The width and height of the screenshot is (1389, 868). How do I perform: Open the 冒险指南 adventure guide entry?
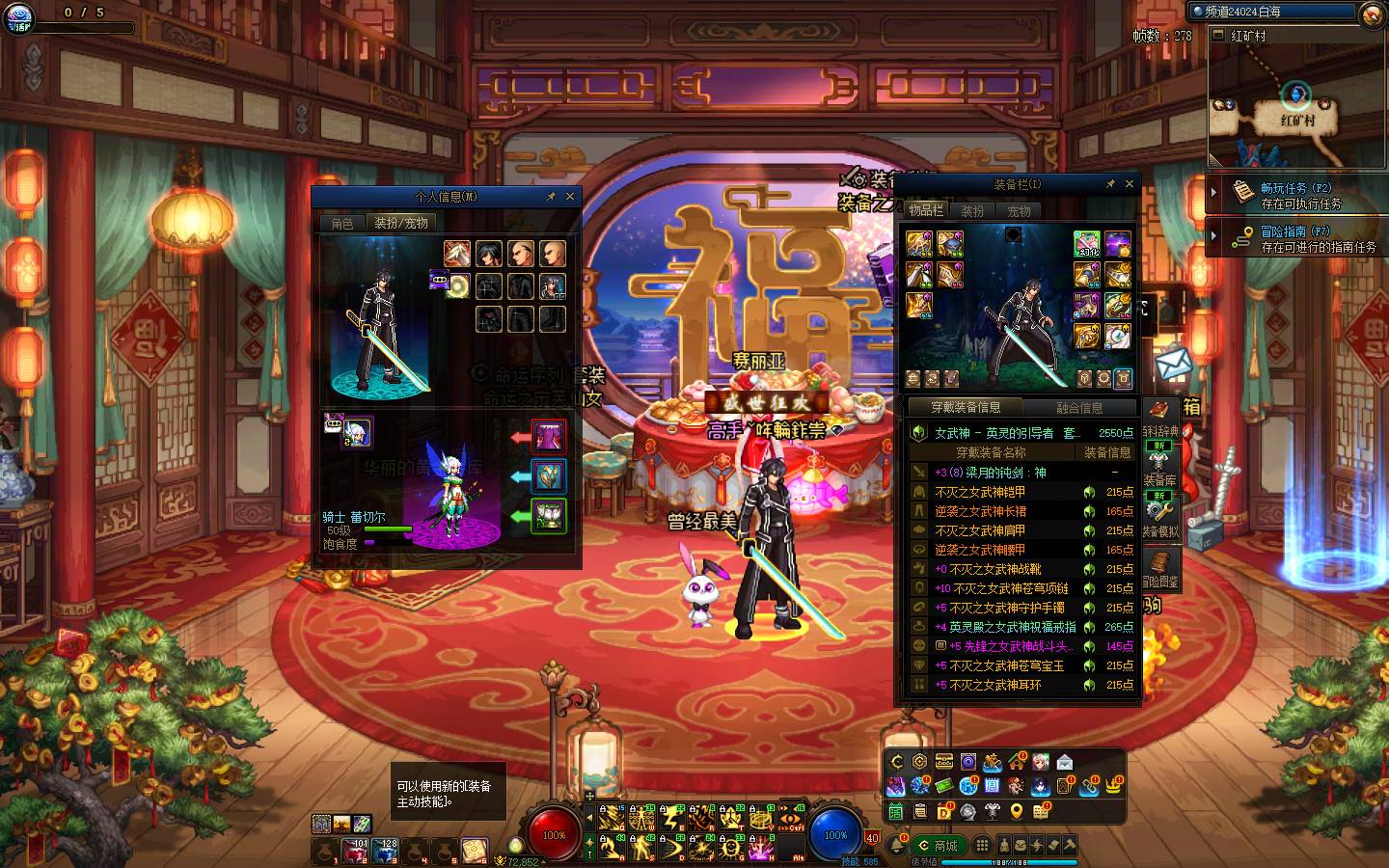pos(1295,238)
